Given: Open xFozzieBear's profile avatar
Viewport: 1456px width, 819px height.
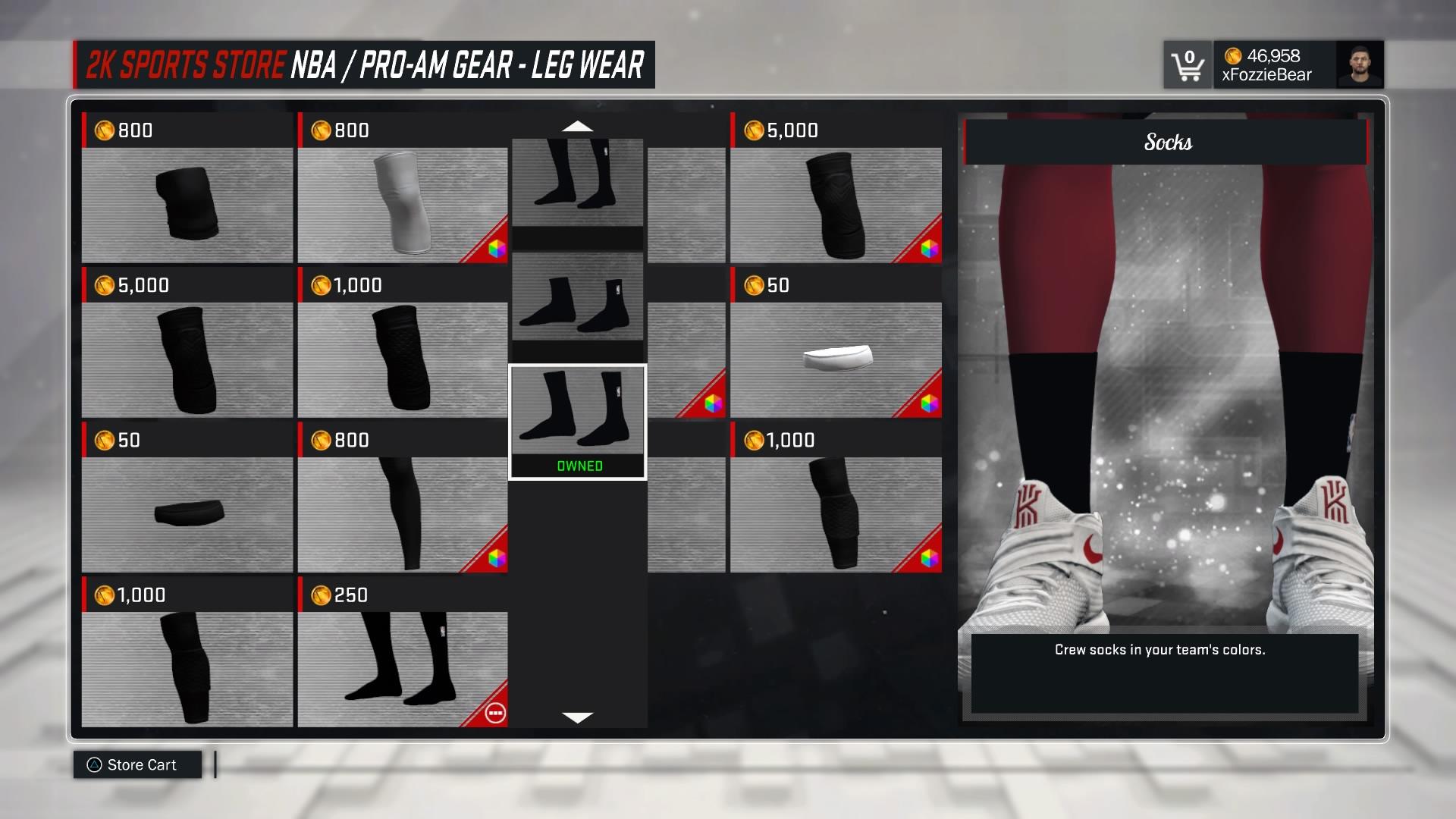Looking at the screenshot, I should click(1360, 65).
